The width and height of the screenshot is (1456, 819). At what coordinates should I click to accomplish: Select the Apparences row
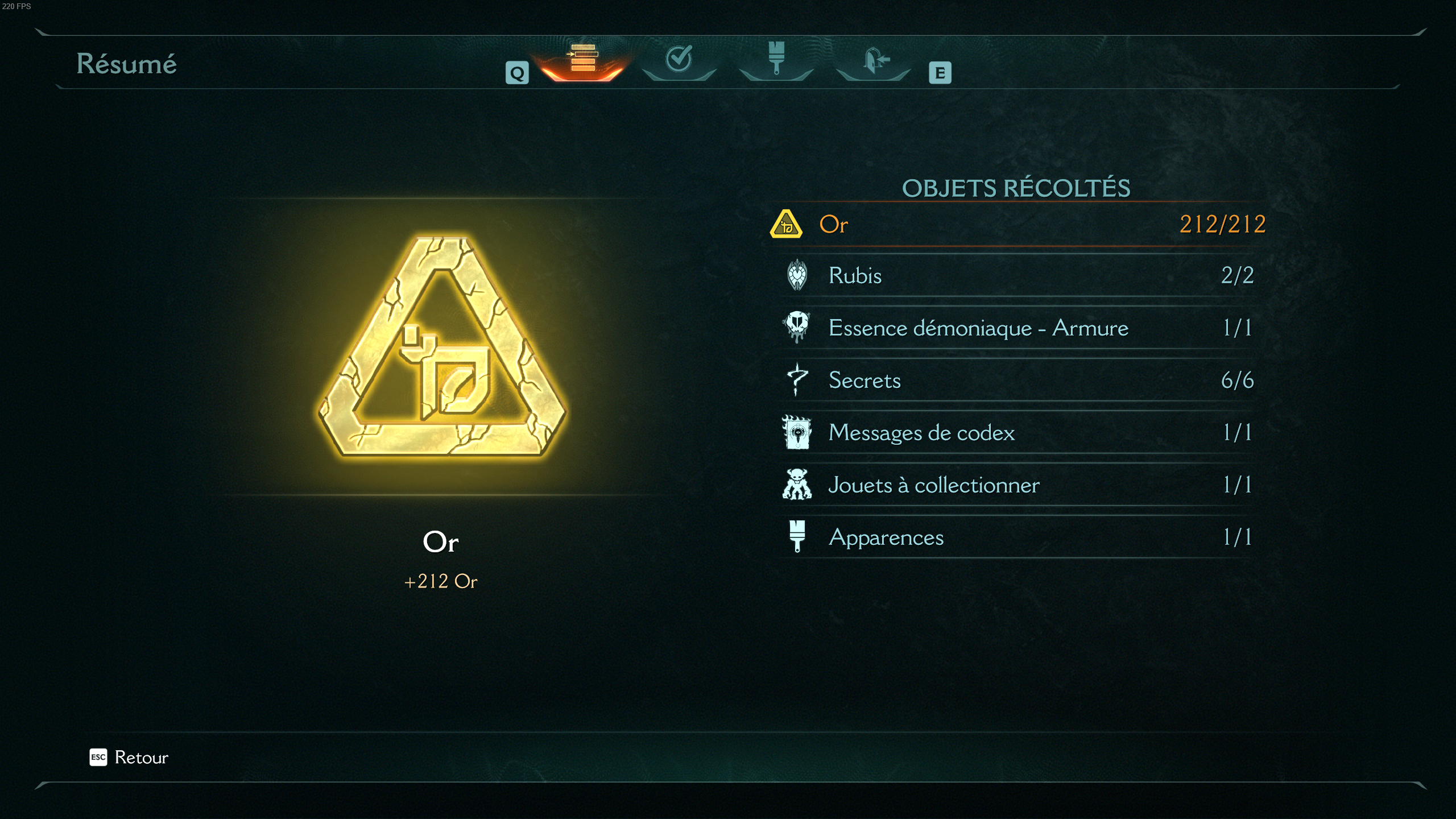(1017, 537)
